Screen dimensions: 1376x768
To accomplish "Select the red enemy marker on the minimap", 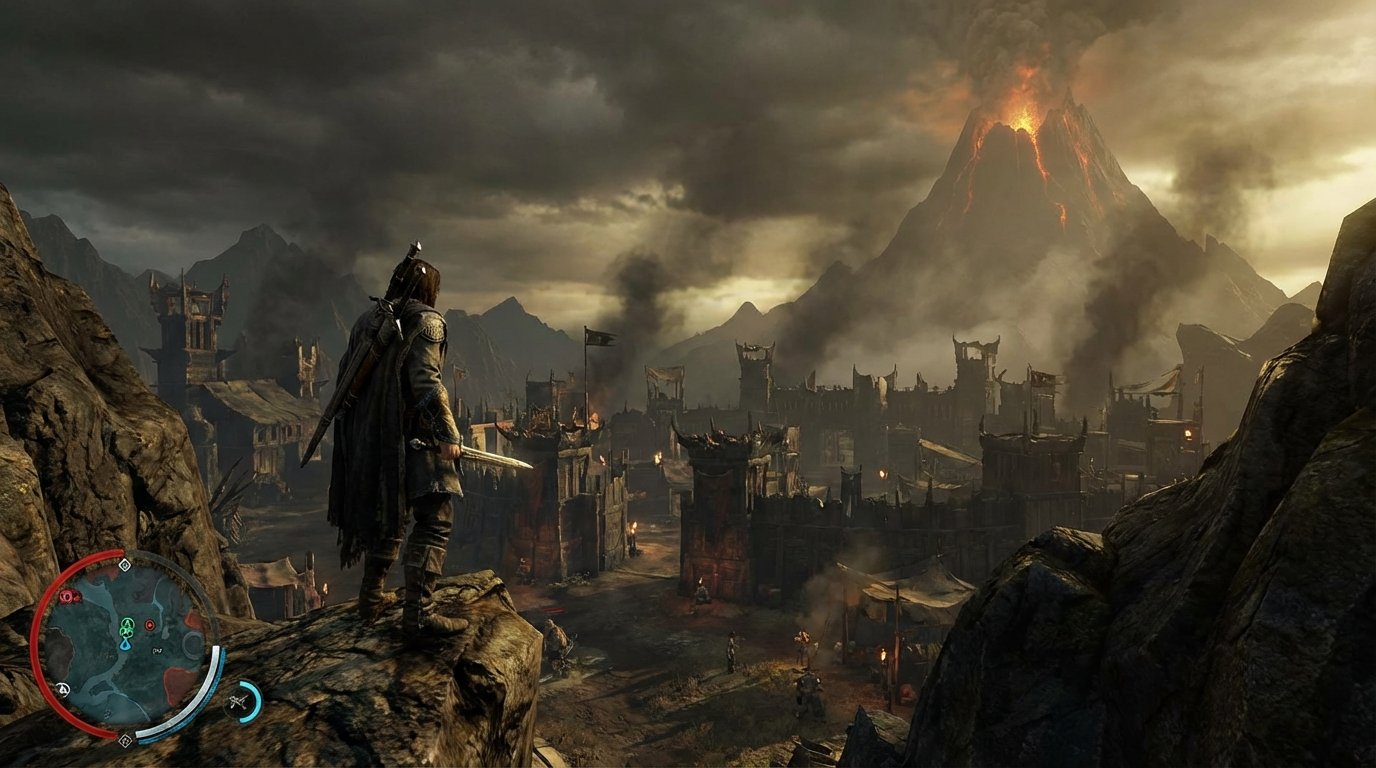I will (66, 595).
